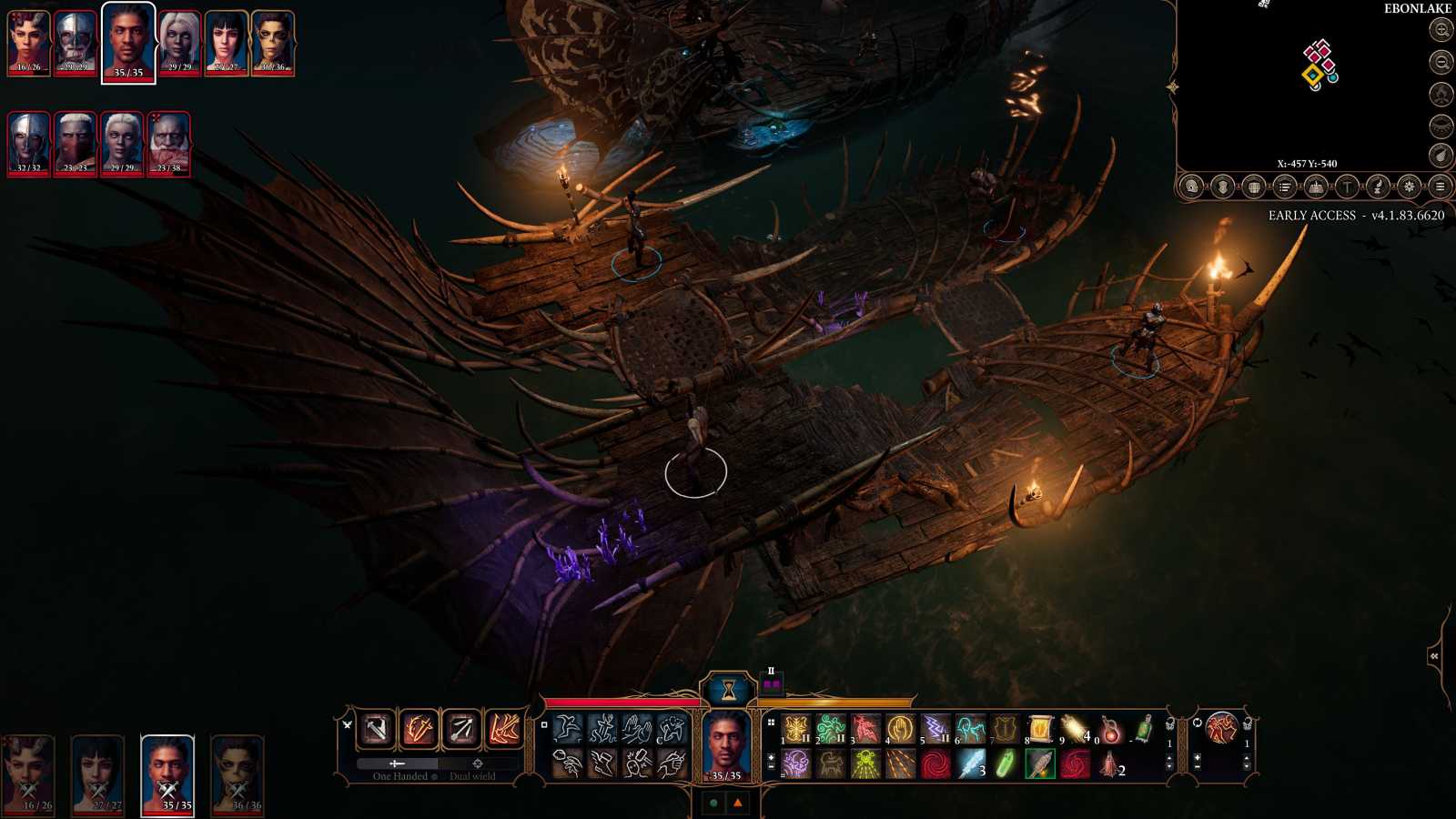Cast the lightning spell in hotbar slot 5

[x=935, y=728]
